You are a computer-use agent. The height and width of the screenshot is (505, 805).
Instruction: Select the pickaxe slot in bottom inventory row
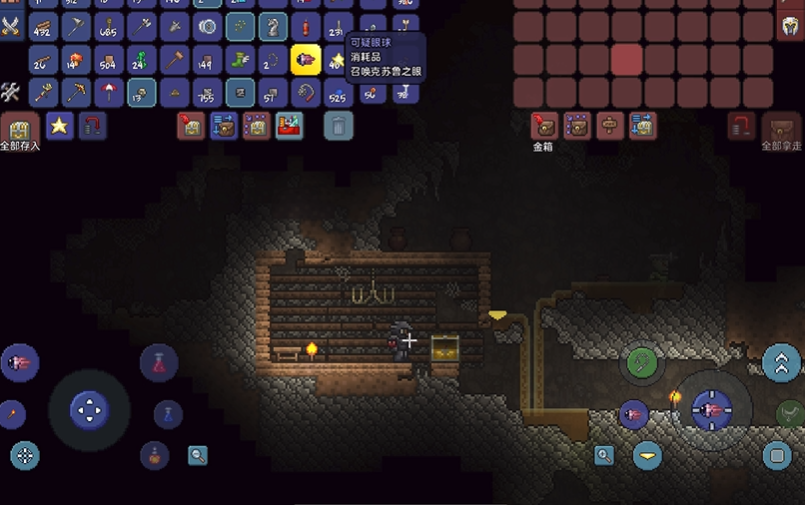click(x=76, y=93)
